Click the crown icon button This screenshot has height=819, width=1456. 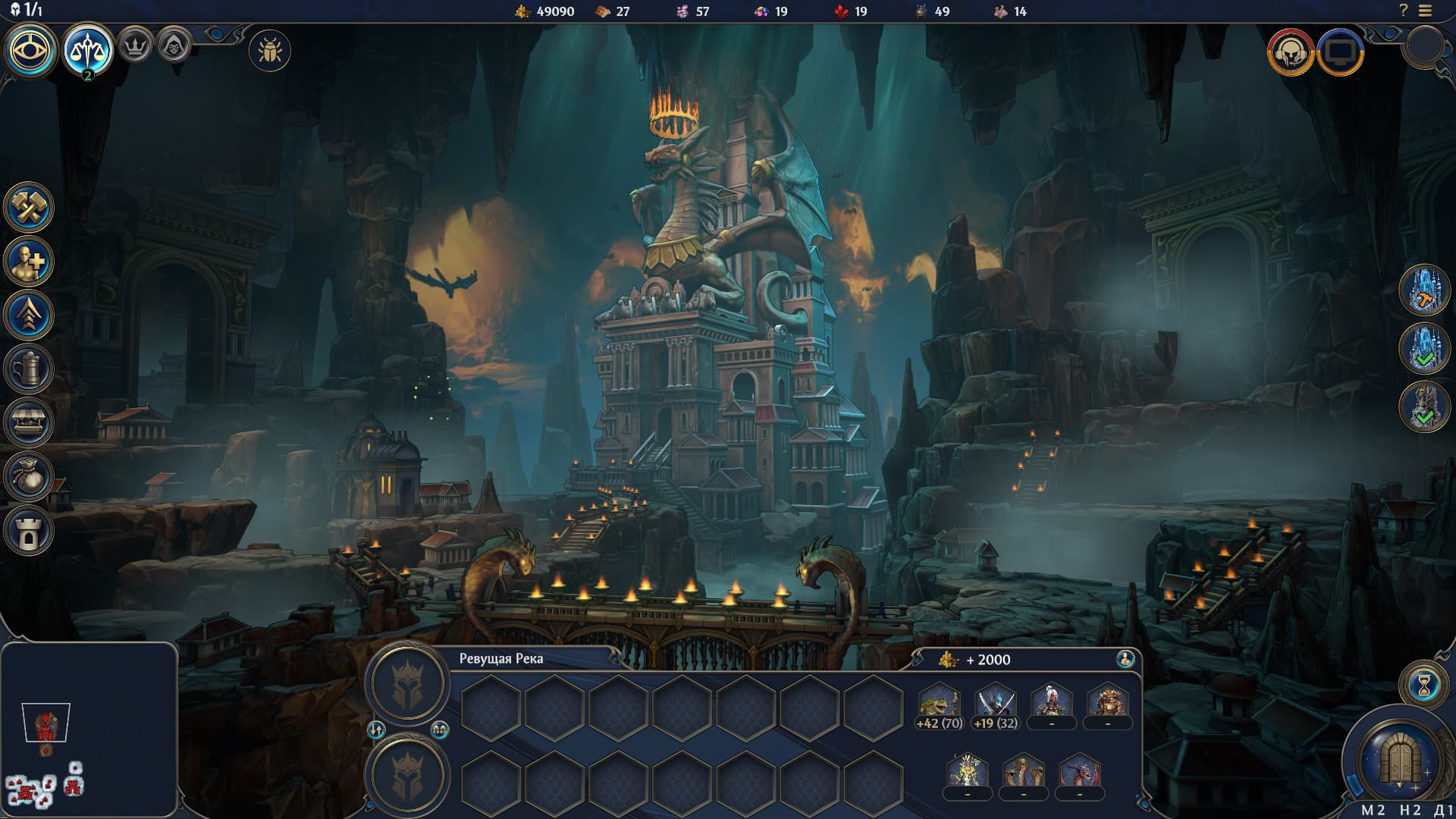136,47
